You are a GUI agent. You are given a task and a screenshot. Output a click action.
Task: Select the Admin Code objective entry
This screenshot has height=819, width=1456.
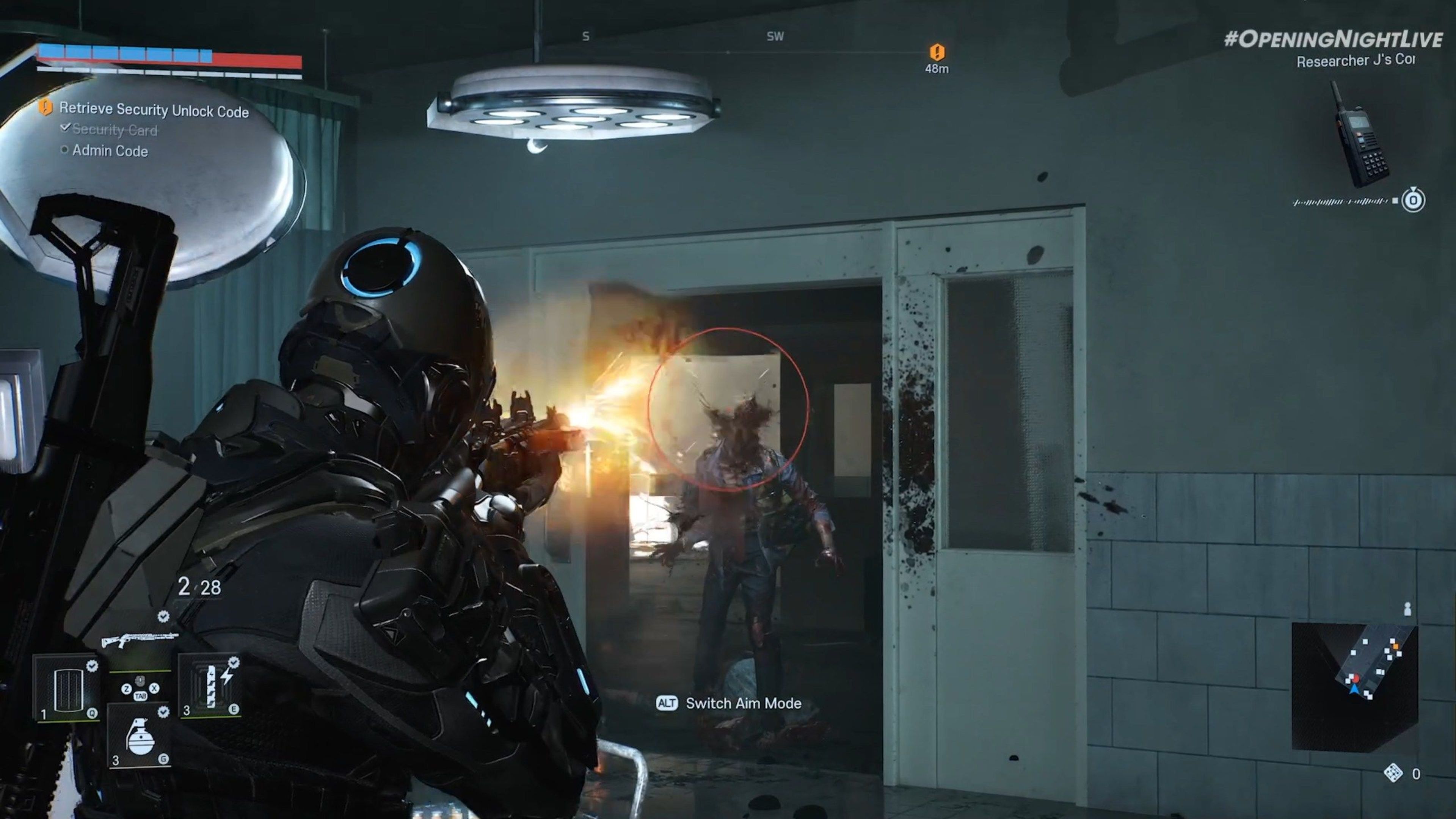[110, 151]
